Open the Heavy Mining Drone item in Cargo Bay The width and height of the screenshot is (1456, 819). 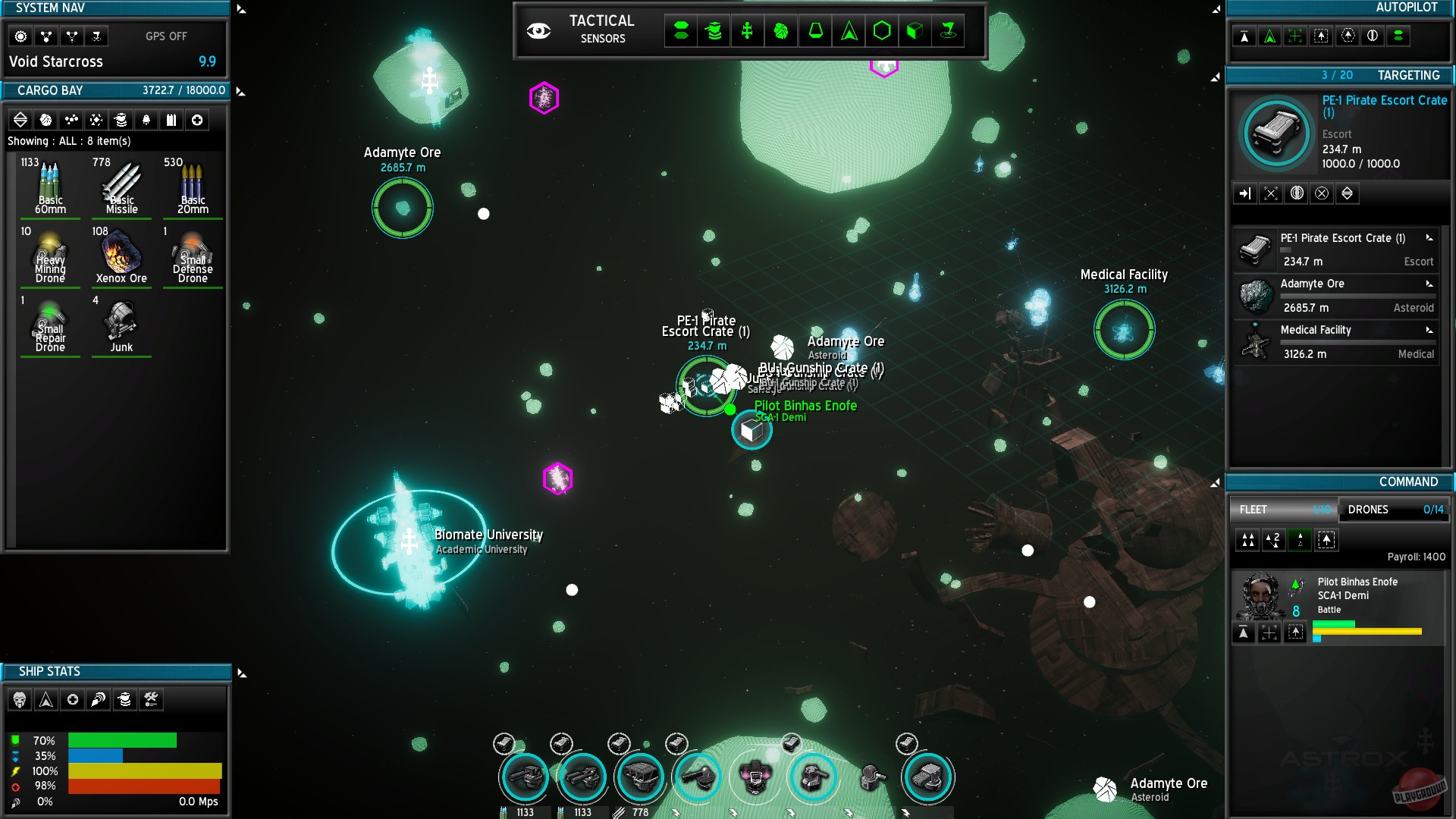[50, 256]
